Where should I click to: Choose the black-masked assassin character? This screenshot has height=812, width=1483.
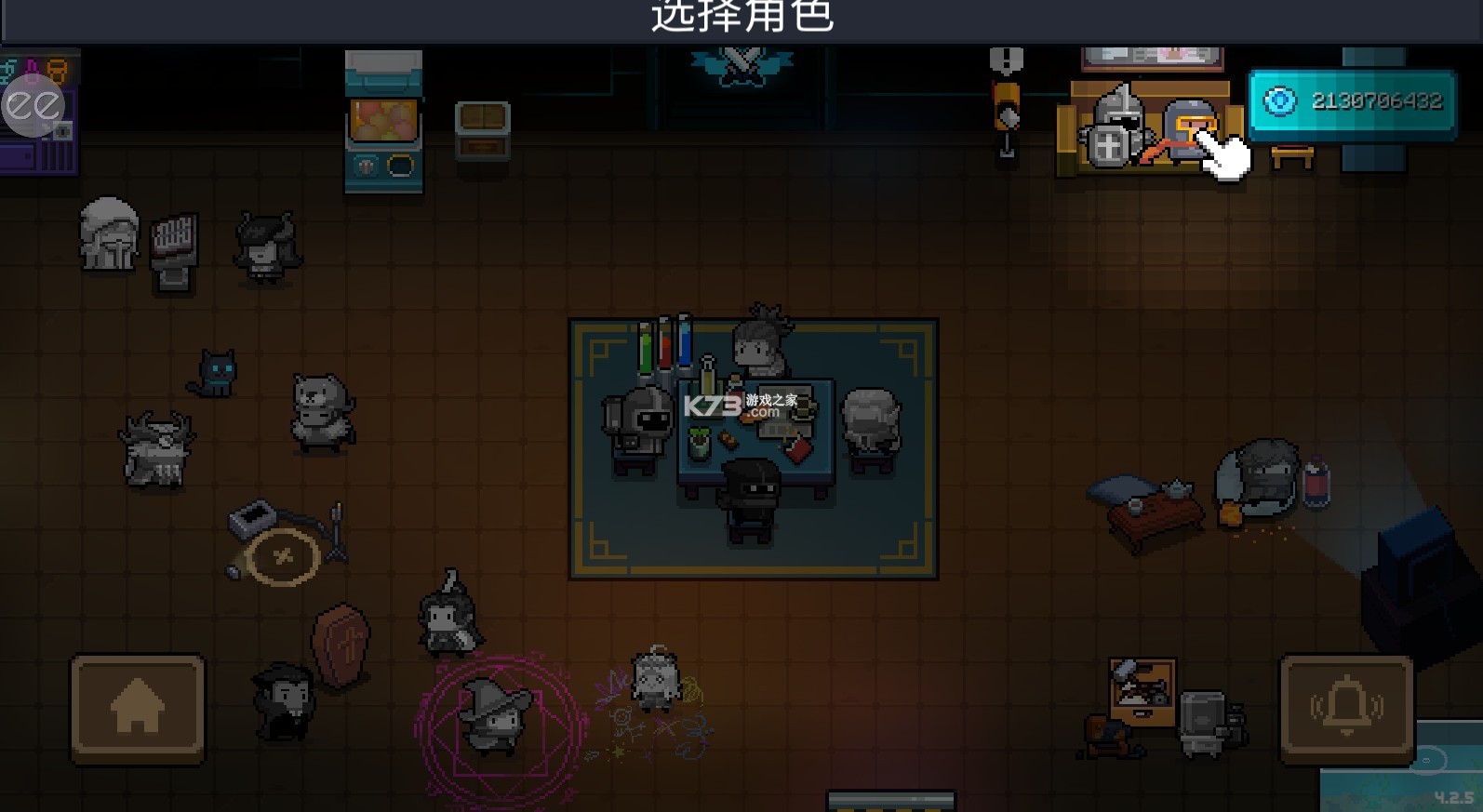[x=750, y=493]
